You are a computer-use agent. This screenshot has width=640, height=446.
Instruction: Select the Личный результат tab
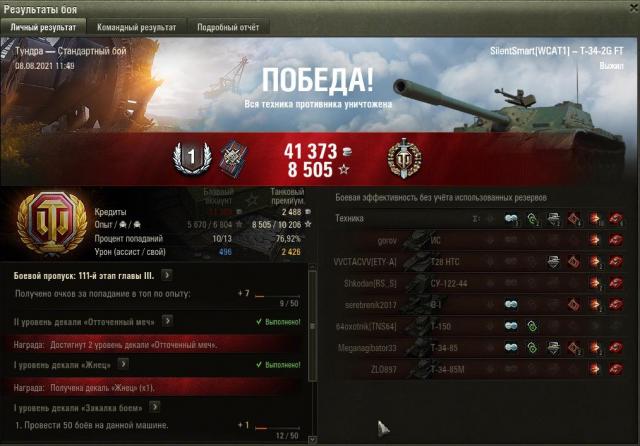pos(43,28)
